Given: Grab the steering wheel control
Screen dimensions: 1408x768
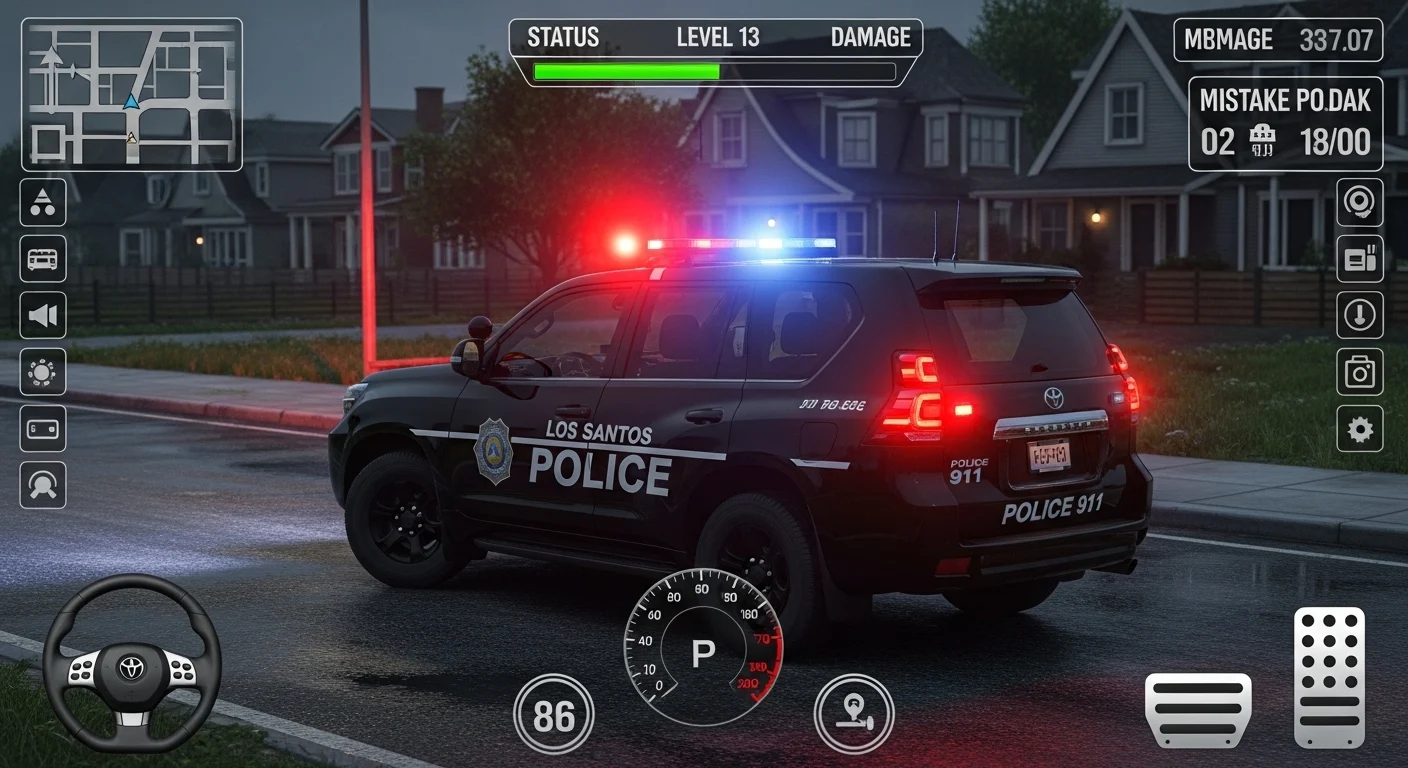Looking at the screenshot, I should click(131, 663).
